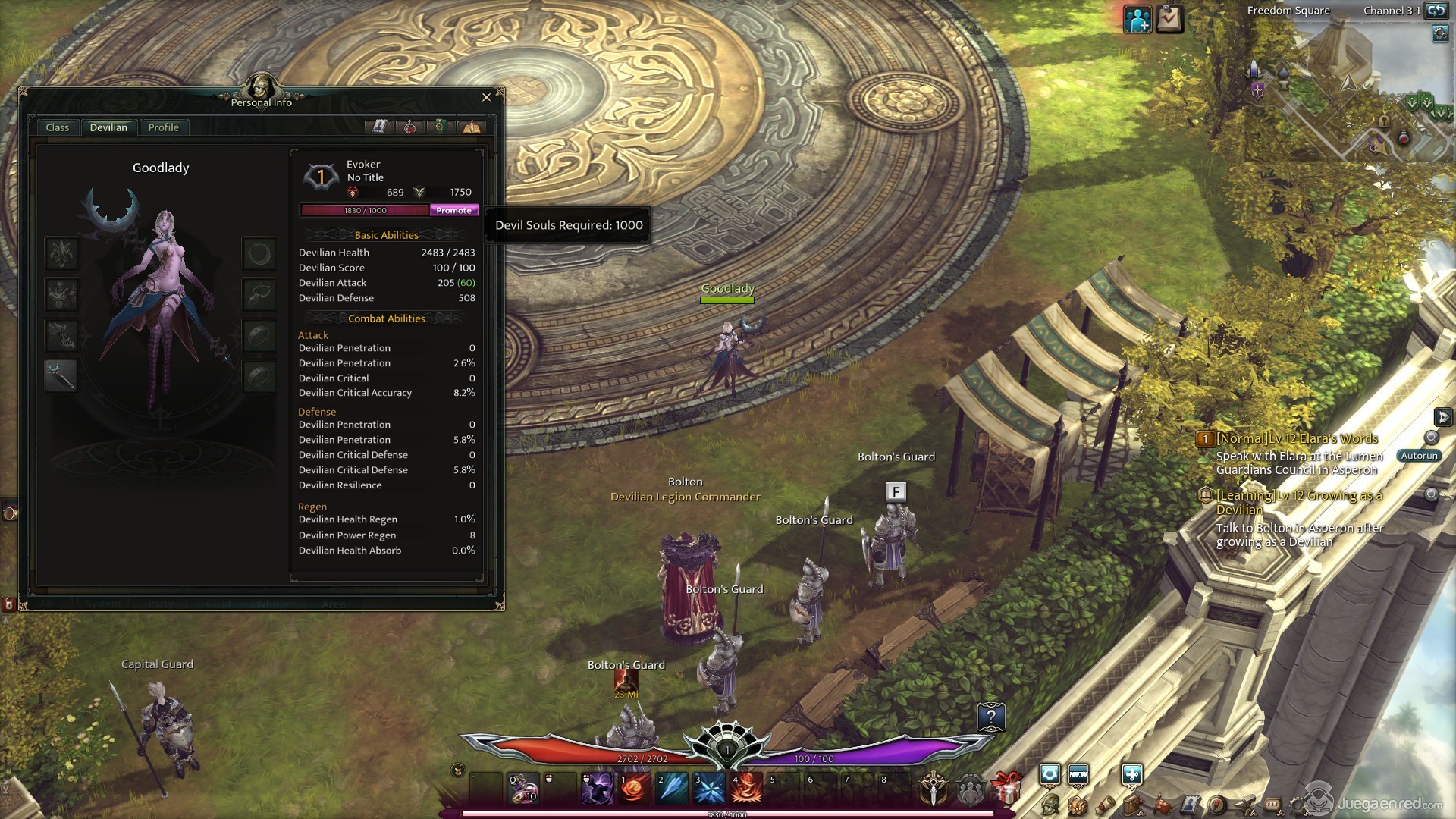The image size is (1456, 819).
Task: Click the open book icon in Personal Info
Action: point(378,127)
